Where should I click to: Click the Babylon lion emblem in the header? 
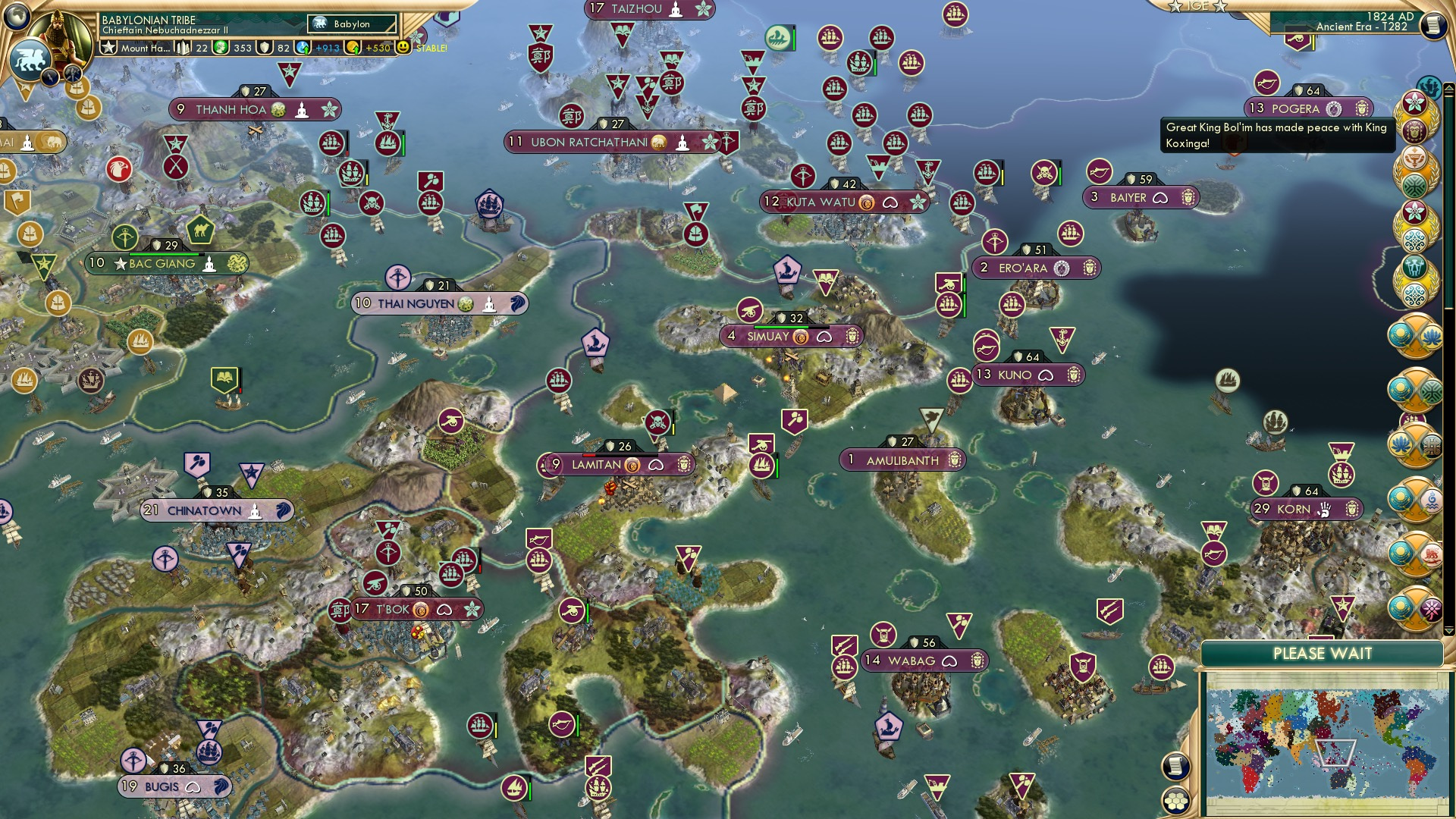(319, 24)
